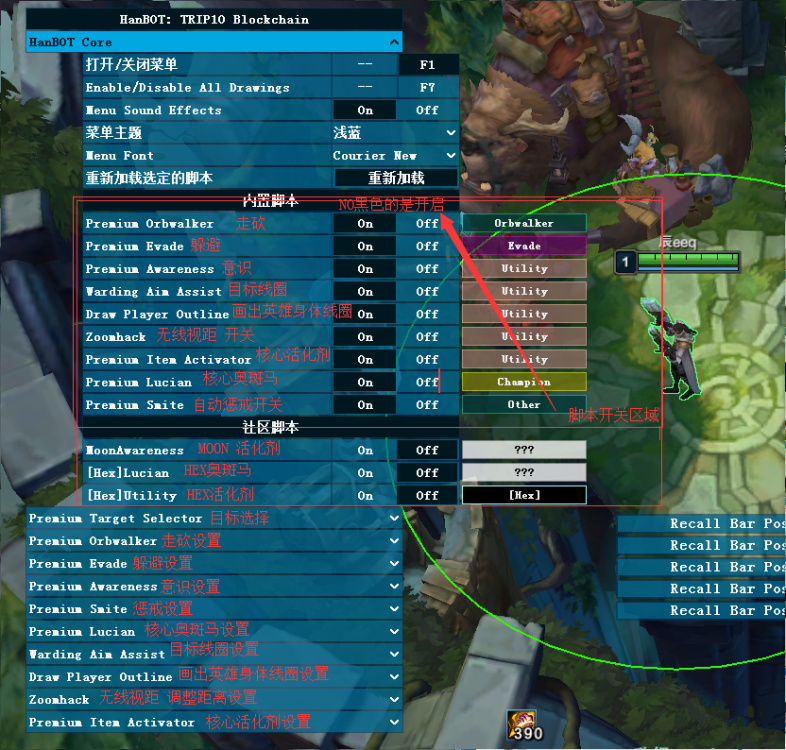The width and height of the screenshot is (786, 750).
Task: Switch Premium Evade to Off
Action: click(x=427, y=246)
